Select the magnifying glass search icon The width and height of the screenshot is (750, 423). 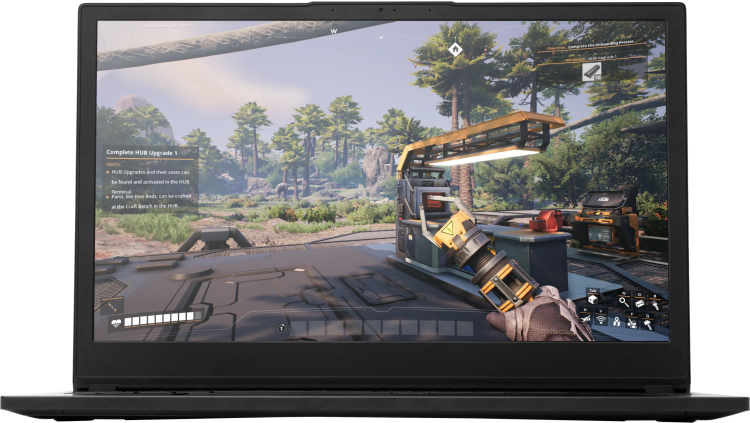coord(624,302)
